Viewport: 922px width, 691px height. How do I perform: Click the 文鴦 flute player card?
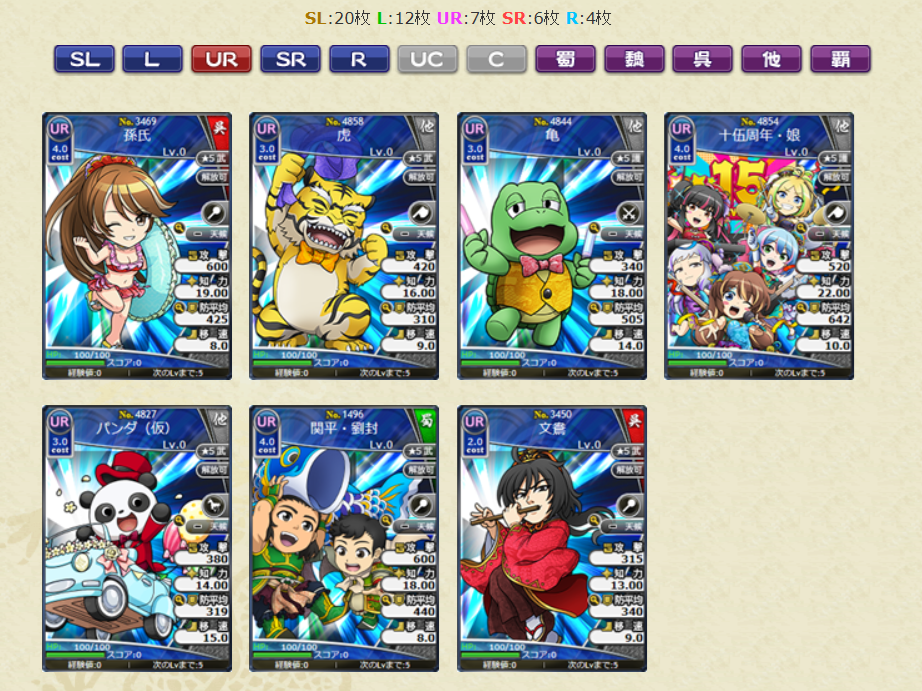(x=552, y=538)
